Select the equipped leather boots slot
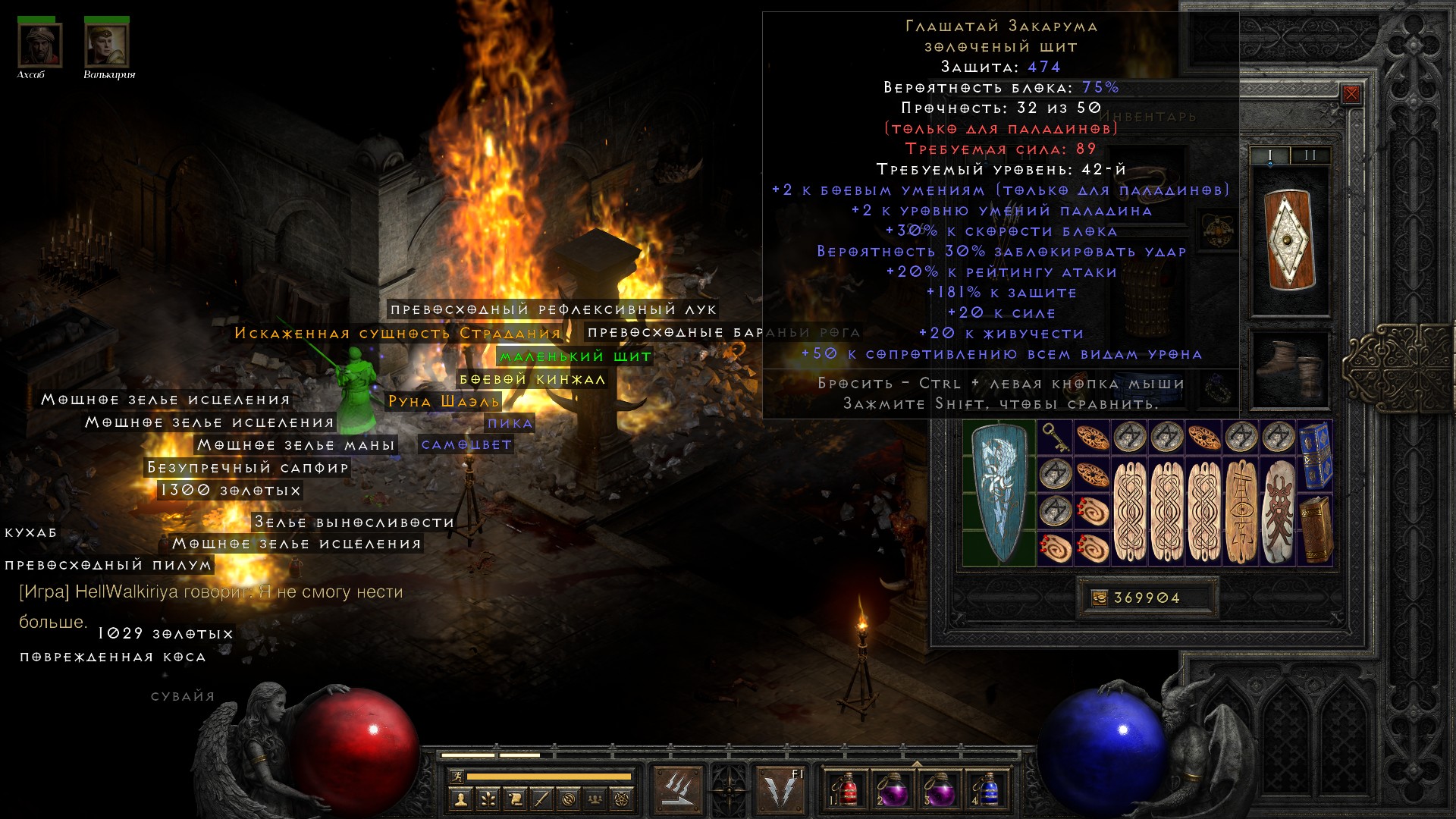Image resolution: width=1456 pixels, height=819 pixels. coord(1289,369)
